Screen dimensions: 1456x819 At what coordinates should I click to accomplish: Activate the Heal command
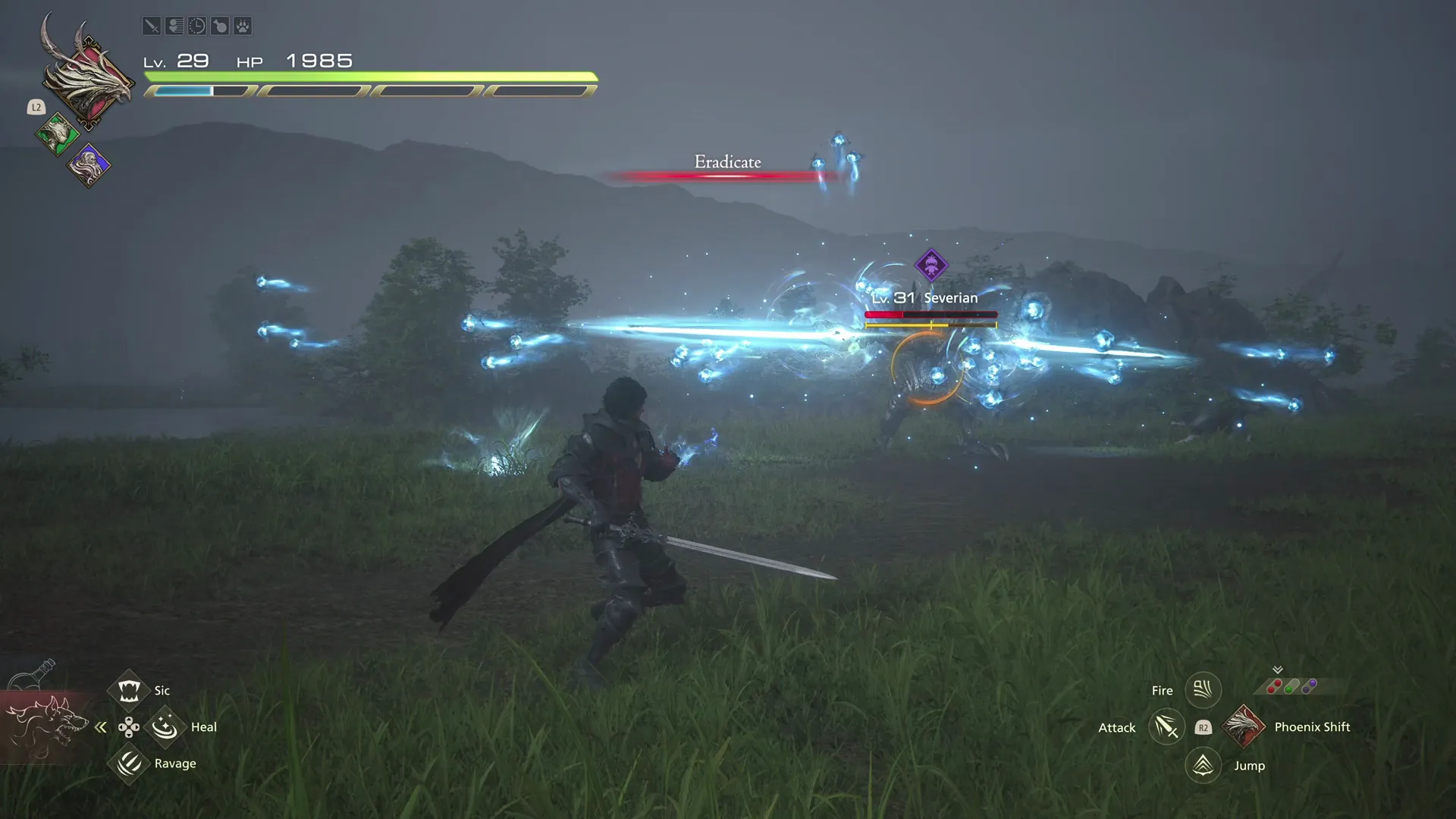pos(165,726)
